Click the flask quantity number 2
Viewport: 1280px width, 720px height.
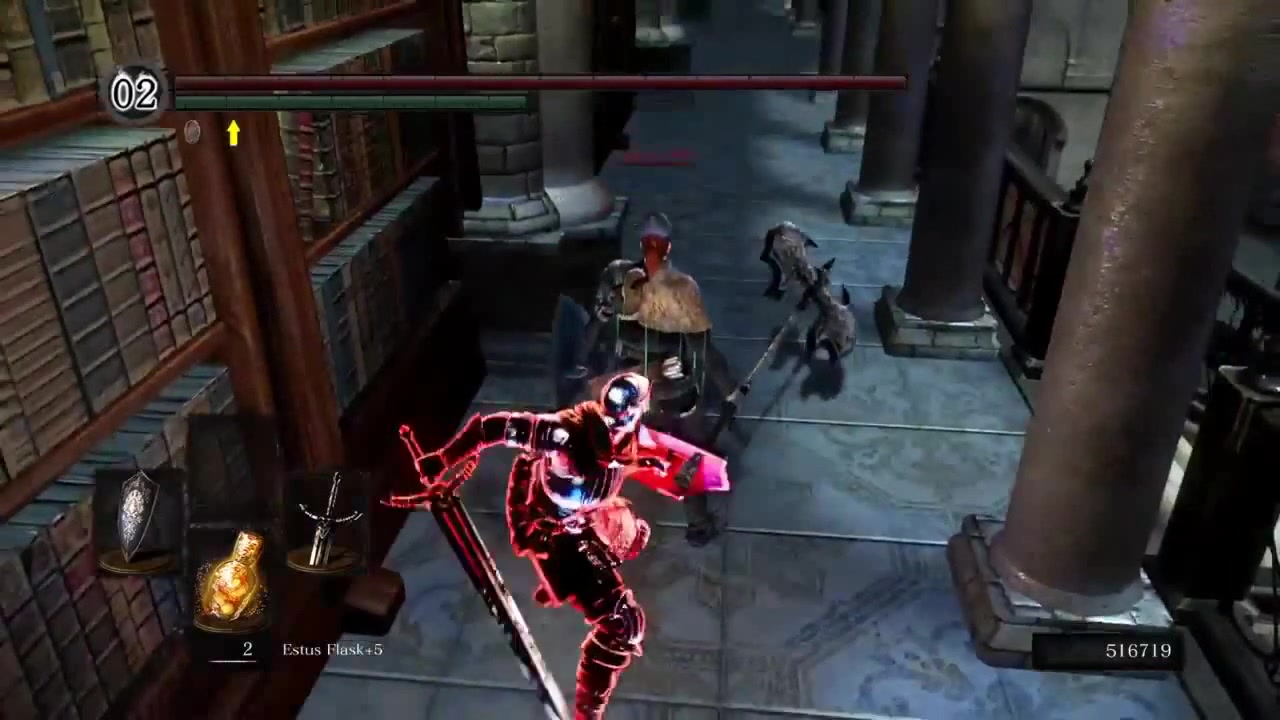point(247,649)
